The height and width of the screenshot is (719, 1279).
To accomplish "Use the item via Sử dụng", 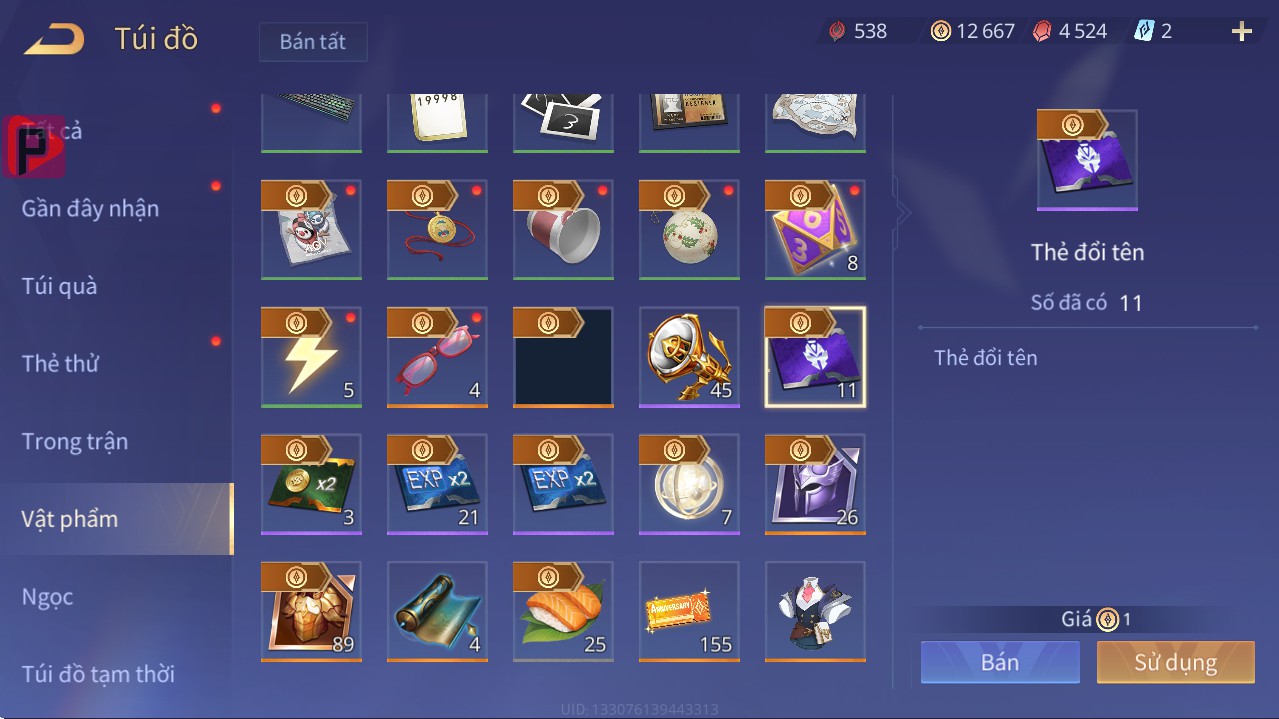I will [x=1175, y=662].
